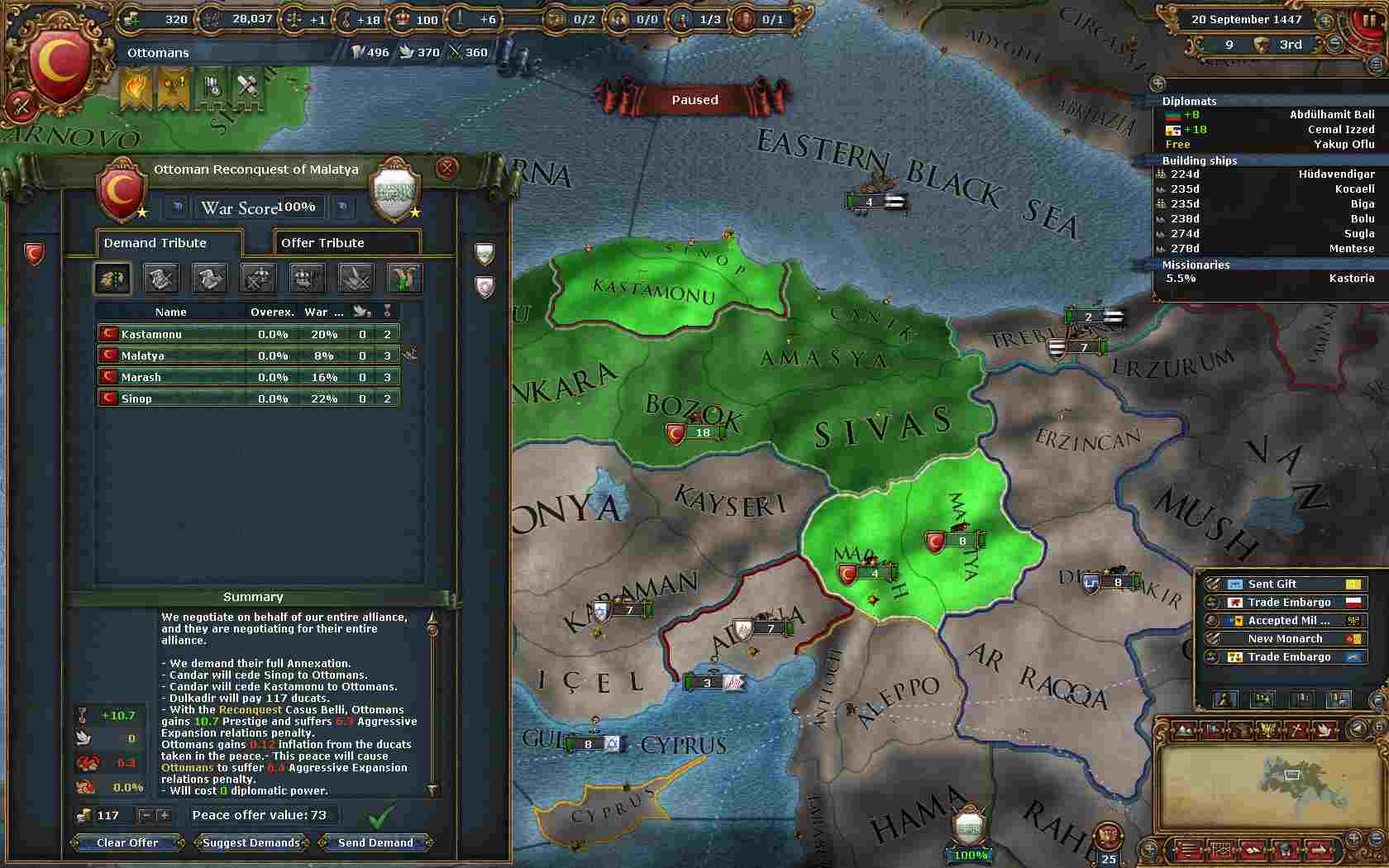The image size is (1389, 868).
Task: Send the peace demand
Action: [375, 843]
